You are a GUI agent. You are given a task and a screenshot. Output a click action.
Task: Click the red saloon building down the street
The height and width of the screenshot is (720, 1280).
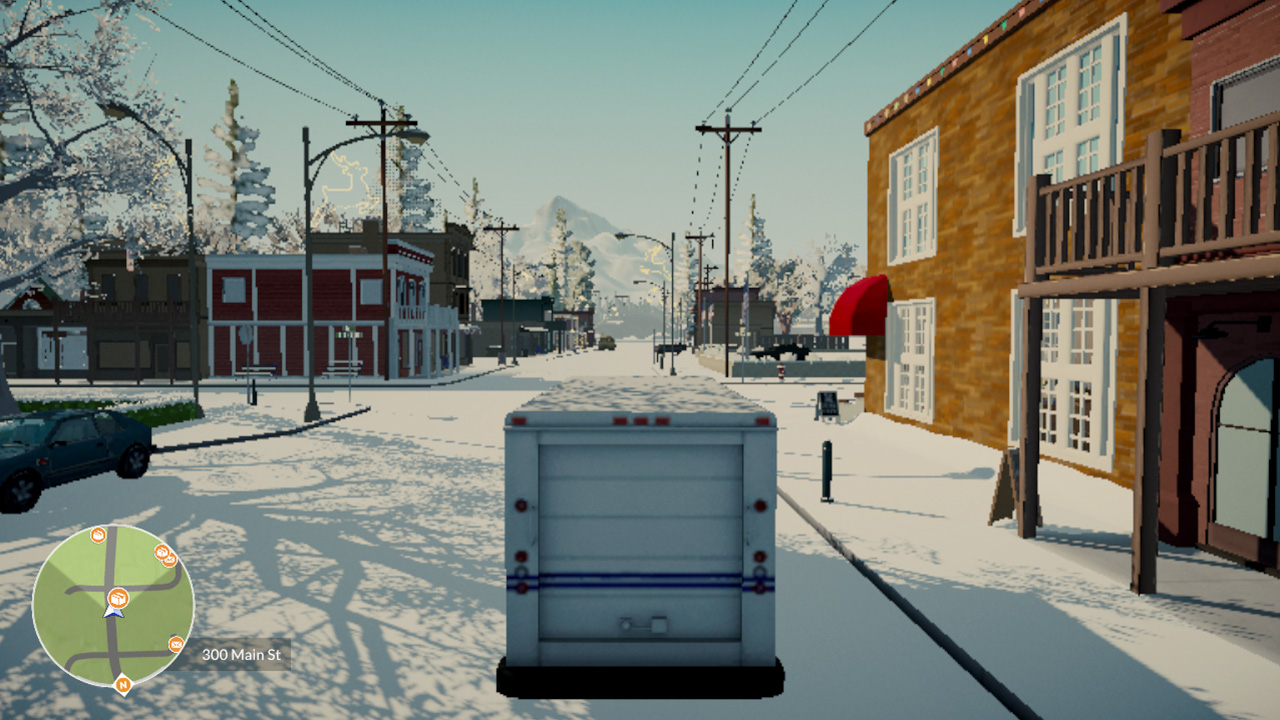pyautogui.click(x=300, y=310)
